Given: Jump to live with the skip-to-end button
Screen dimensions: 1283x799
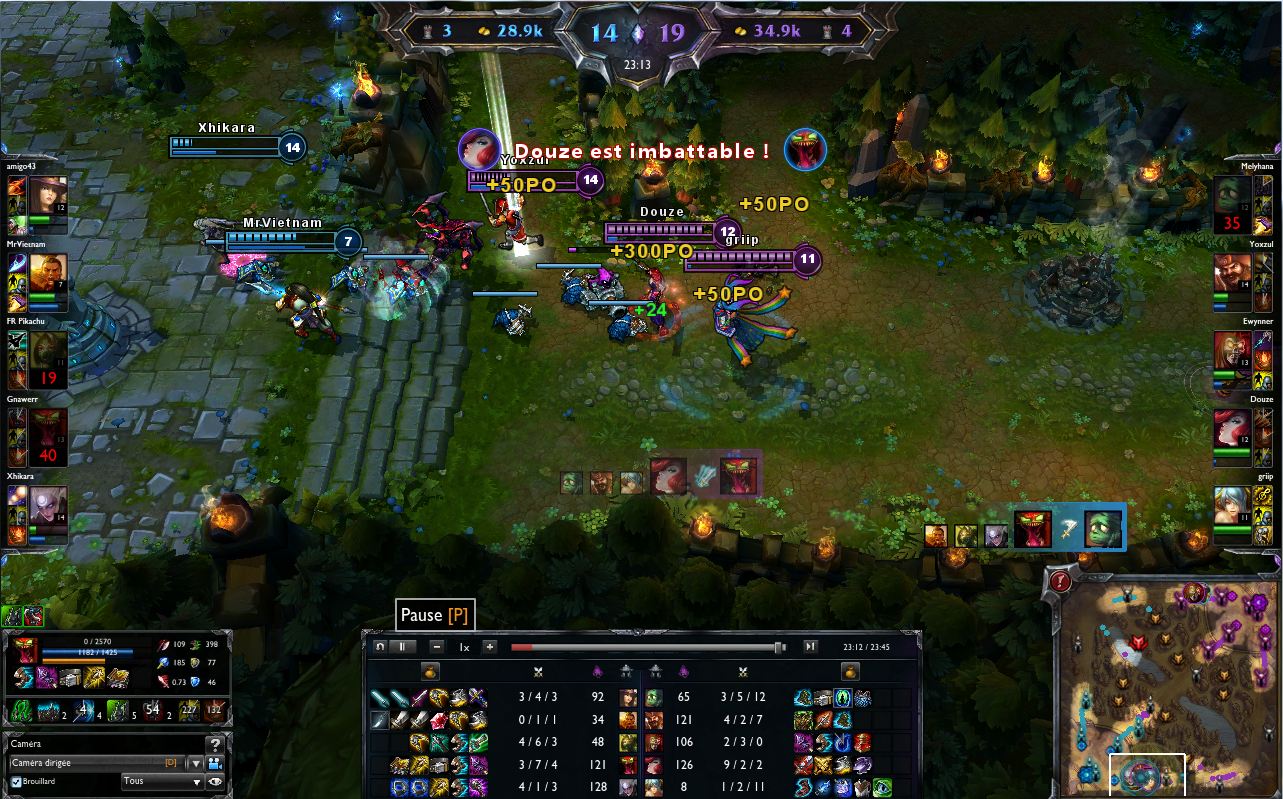Looking at the screenshot, I should point(810,647).
